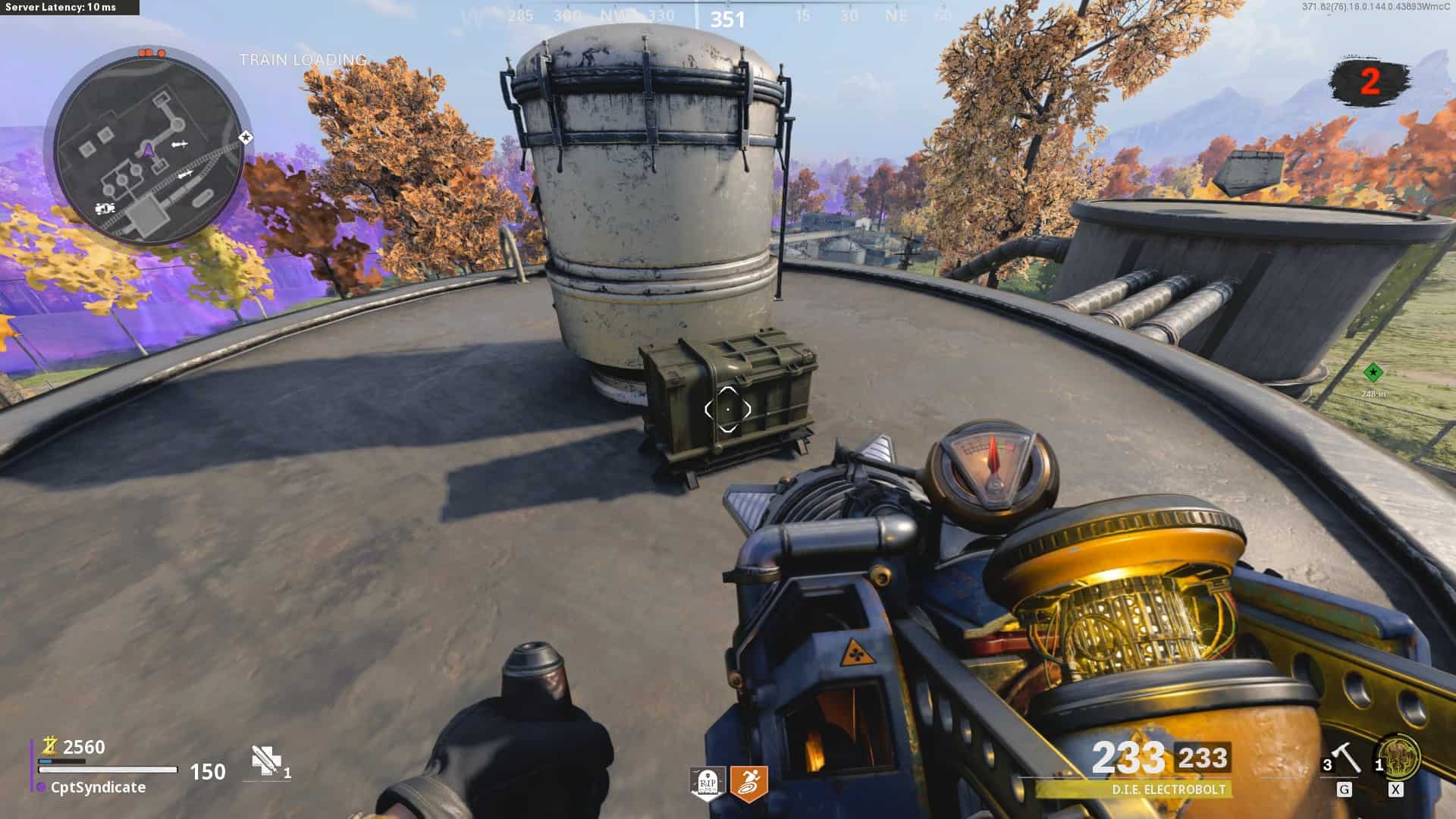Viewport: 1456px width, 819px height.
Task: Select the orange Stamin-Up runner perk icon
Action: (x=748, y=783)
